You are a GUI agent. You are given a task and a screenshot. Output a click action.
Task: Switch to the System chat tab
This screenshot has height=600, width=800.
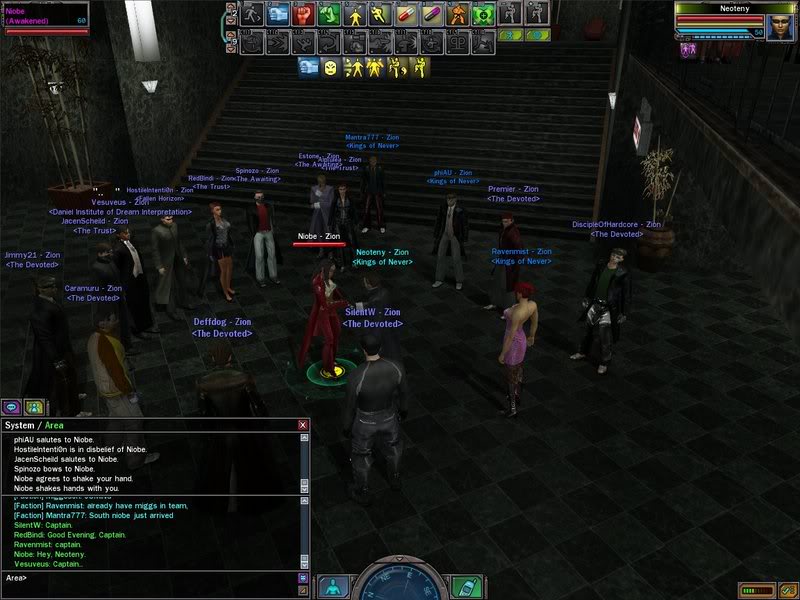[20, 425]
